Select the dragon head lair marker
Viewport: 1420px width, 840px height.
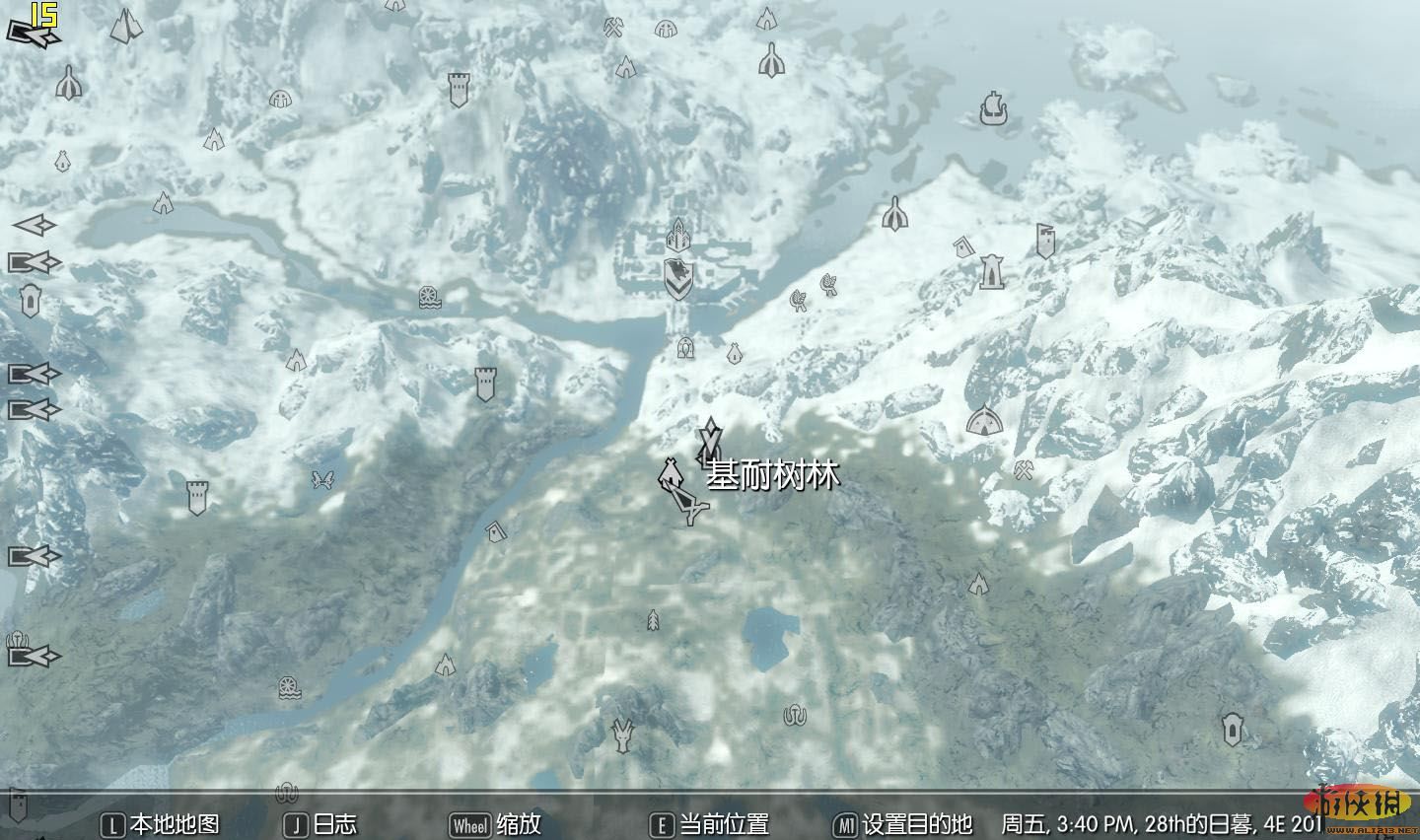tap(622, 735)
